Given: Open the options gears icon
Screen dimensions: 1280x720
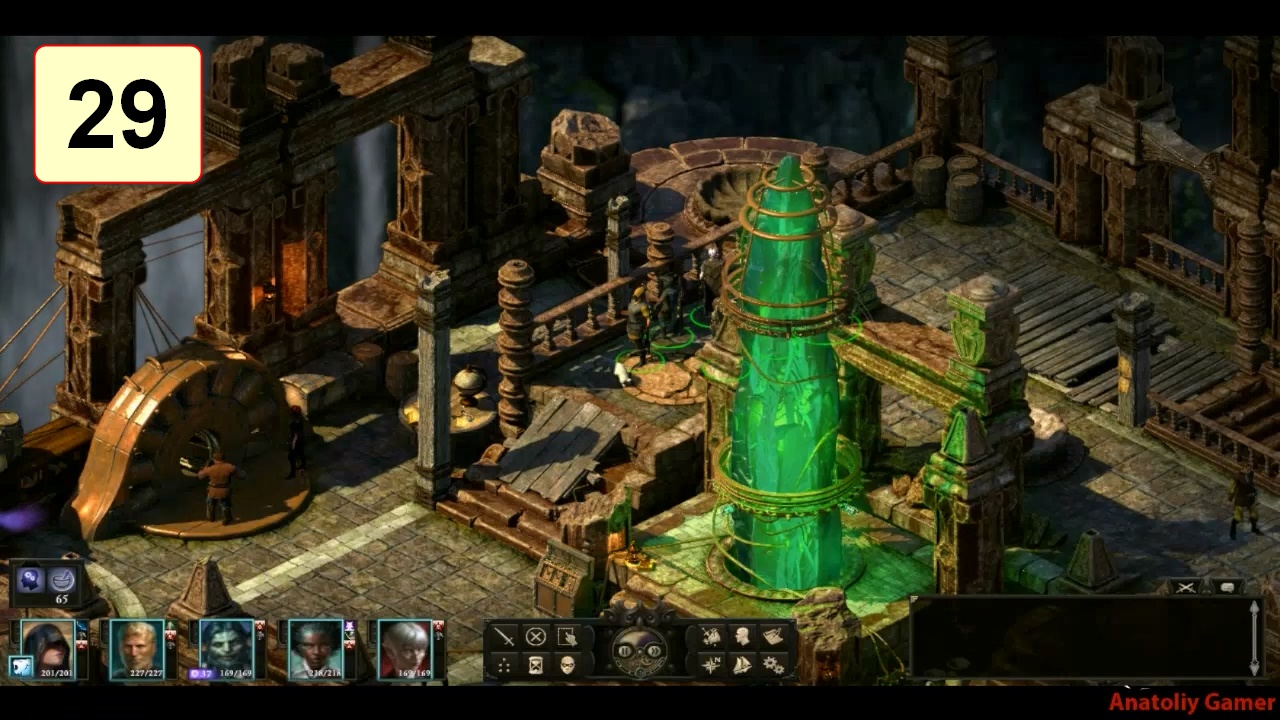Looking at the screenshot, I should [773, 664].
